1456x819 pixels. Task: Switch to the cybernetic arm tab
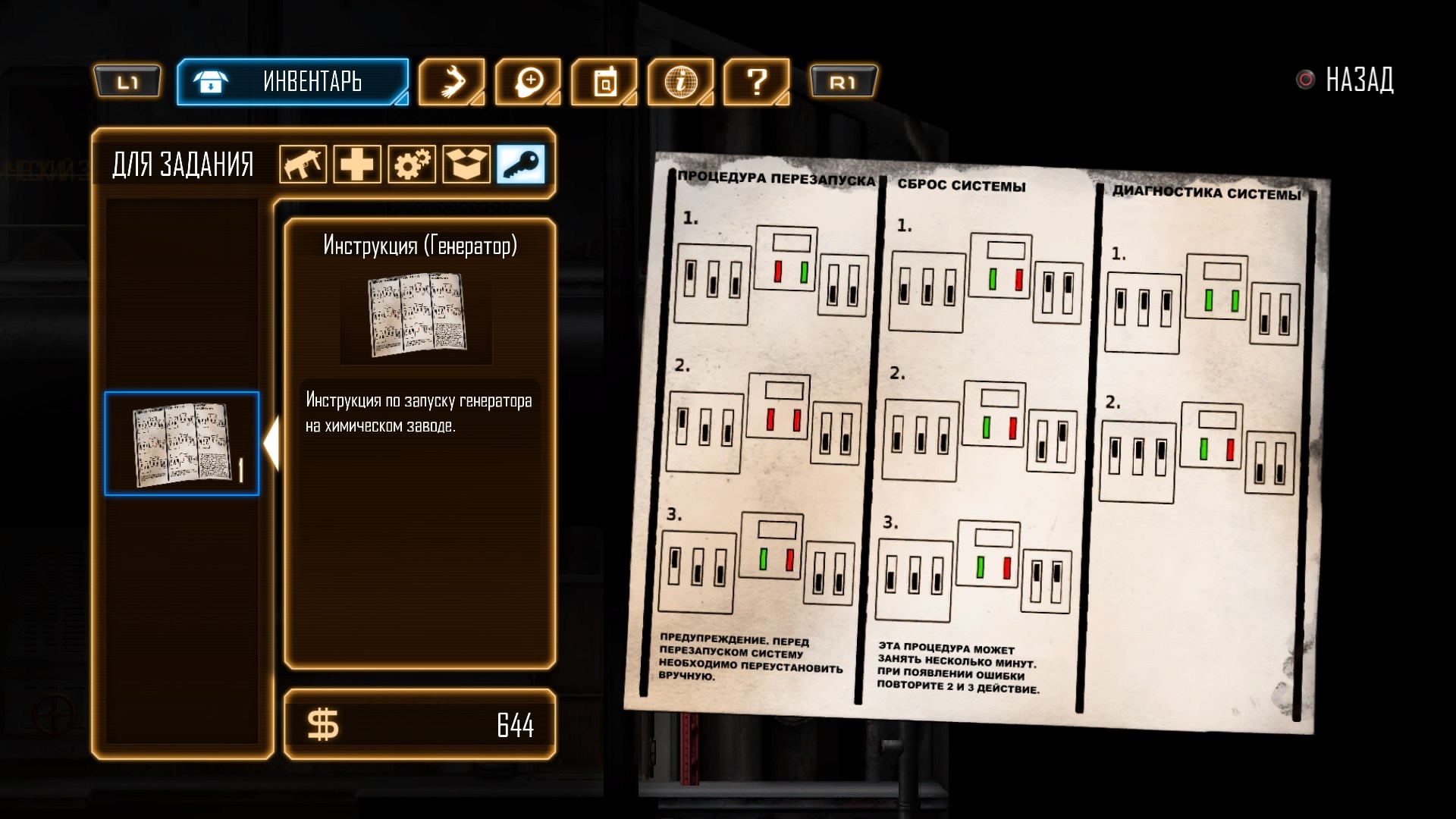pyautogui.click(x=452, y=81)
